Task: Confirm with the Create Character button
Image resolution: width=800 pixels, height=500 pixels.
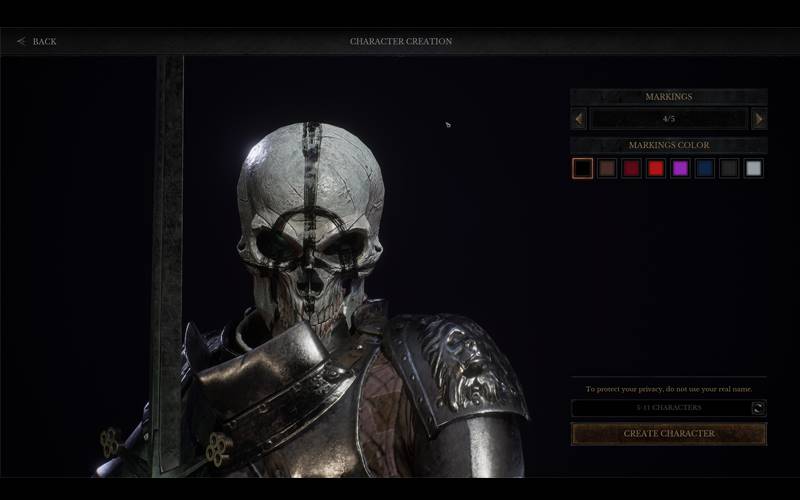Action: [x=669, y=434]
